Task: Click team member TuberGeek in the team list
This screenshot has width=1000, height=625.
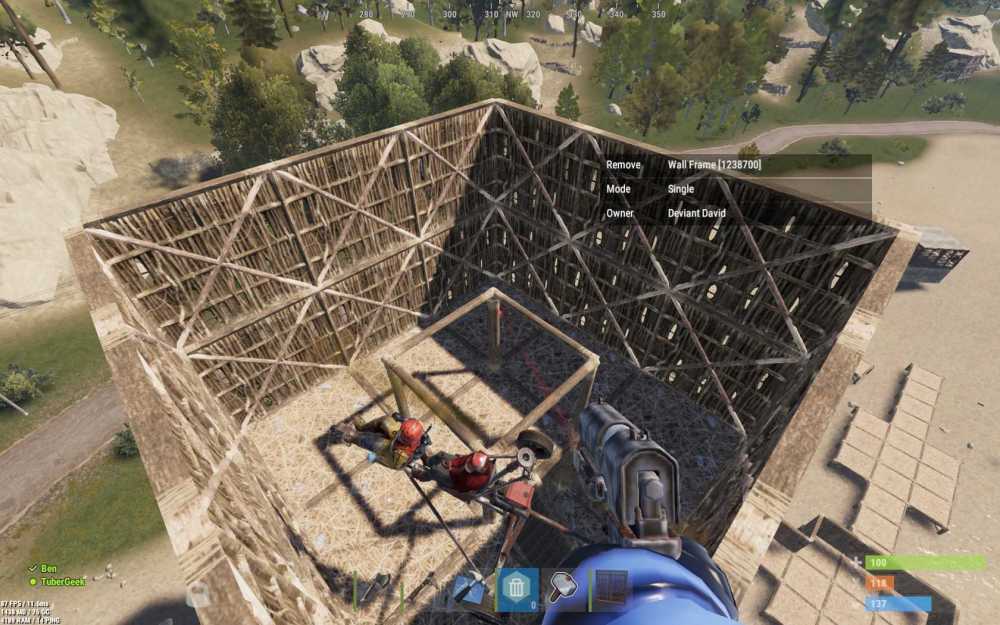Action: 60,580
